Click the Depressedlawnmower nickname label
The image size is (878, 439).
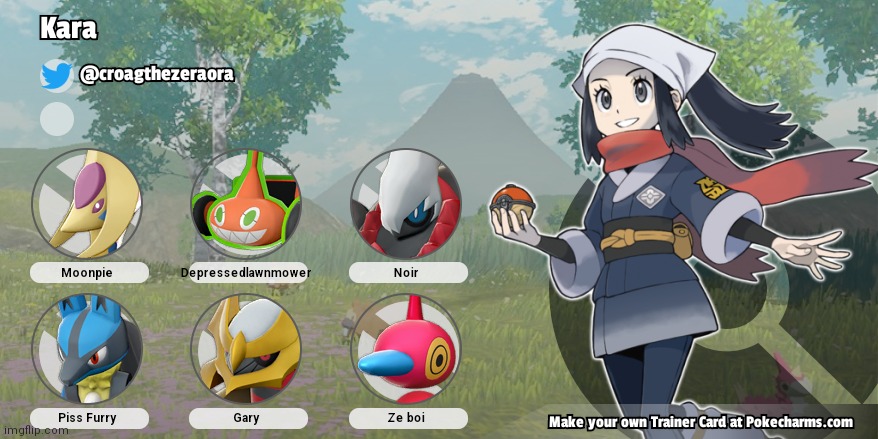coord(246,273)
